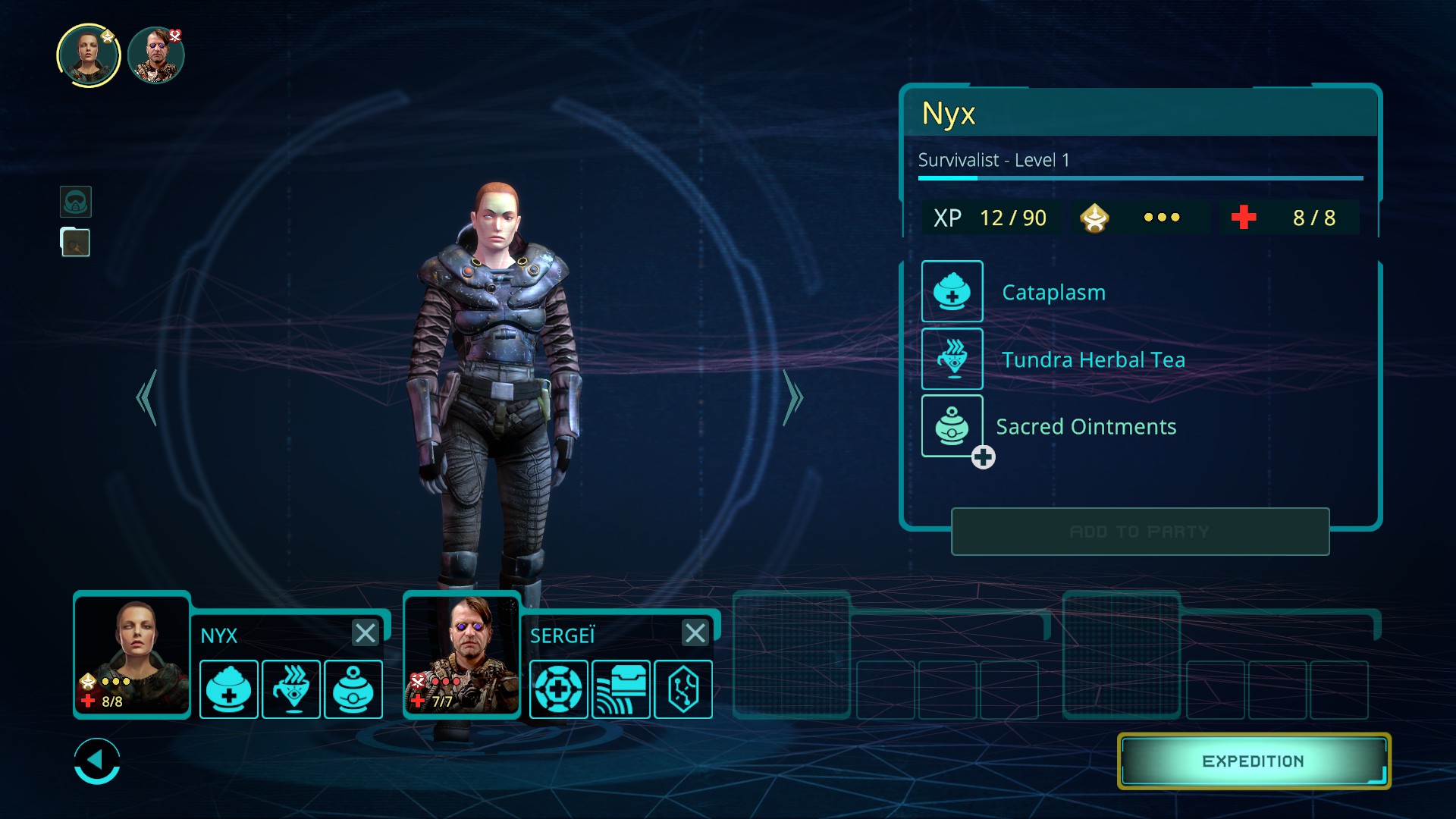1456x819 pixels.
Task: Select the Sacred Ointments skill
Action: pyautogui.click(x=952, y=425)
